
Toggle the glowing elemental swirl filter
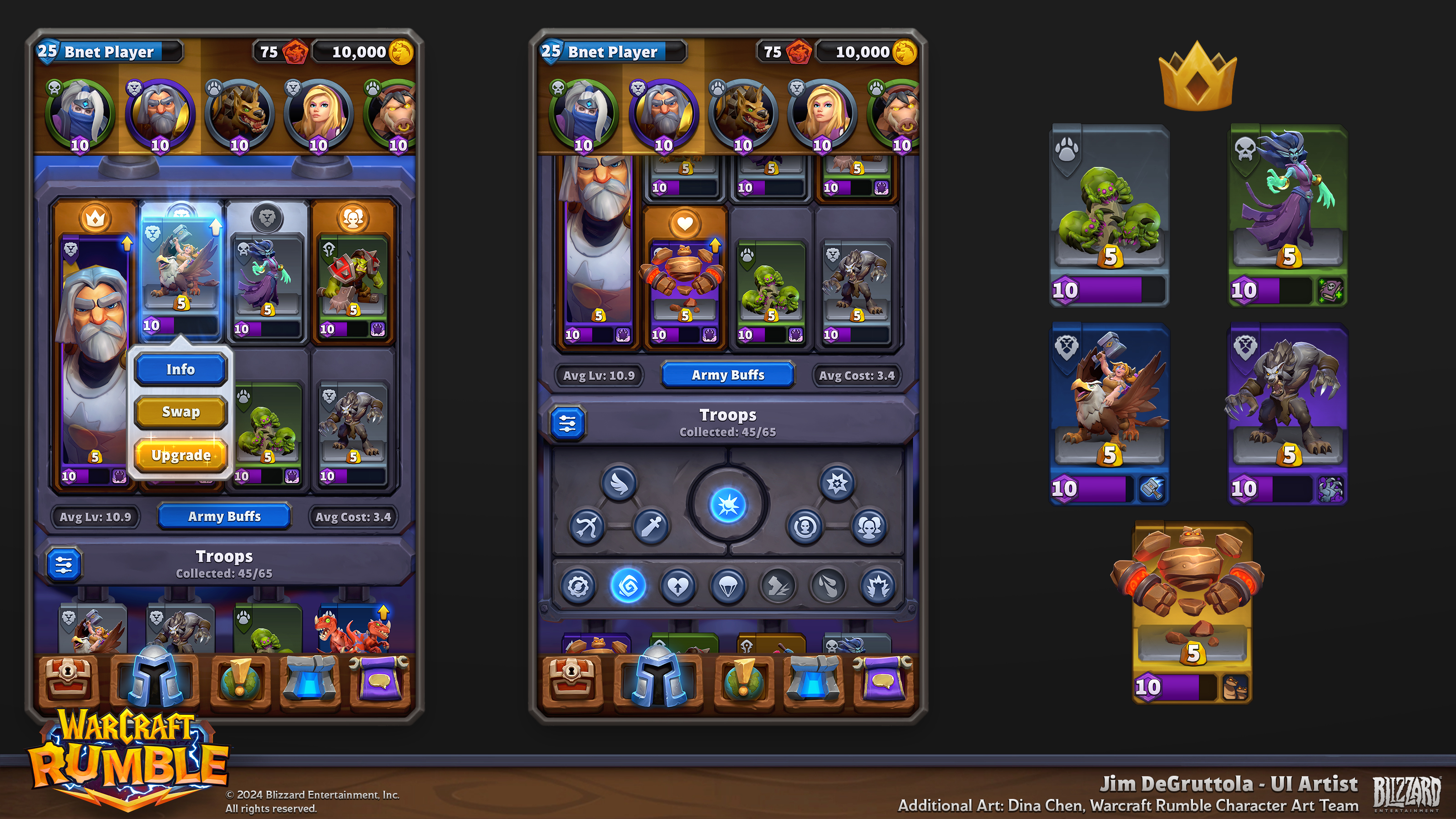pos(627,586)
